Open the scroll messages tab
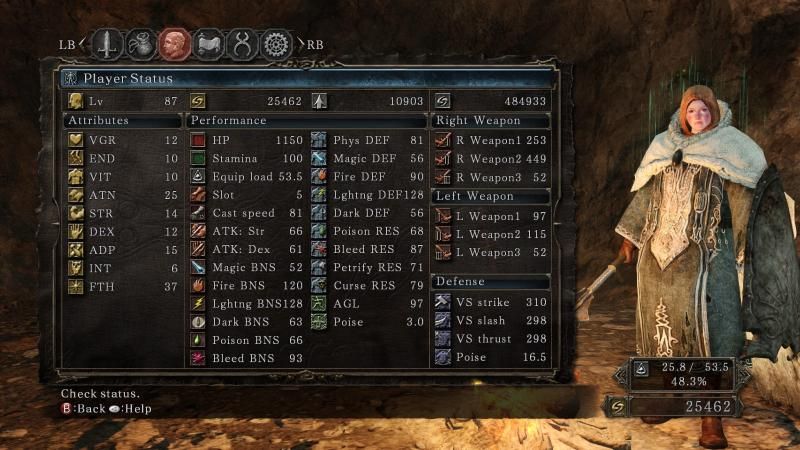The height and width of the screenshot is (450, 800). (209, 44)
